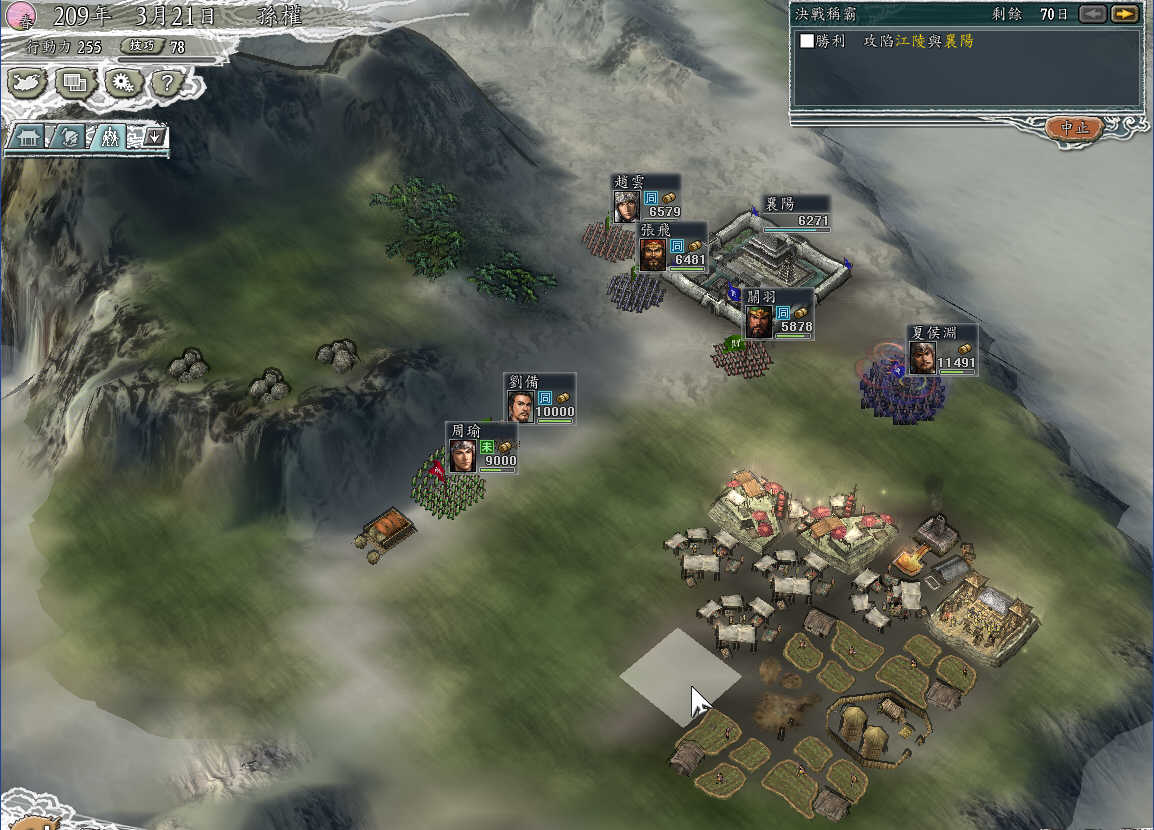Click the yellow right arrow in objective panel

click(1125, 14)
